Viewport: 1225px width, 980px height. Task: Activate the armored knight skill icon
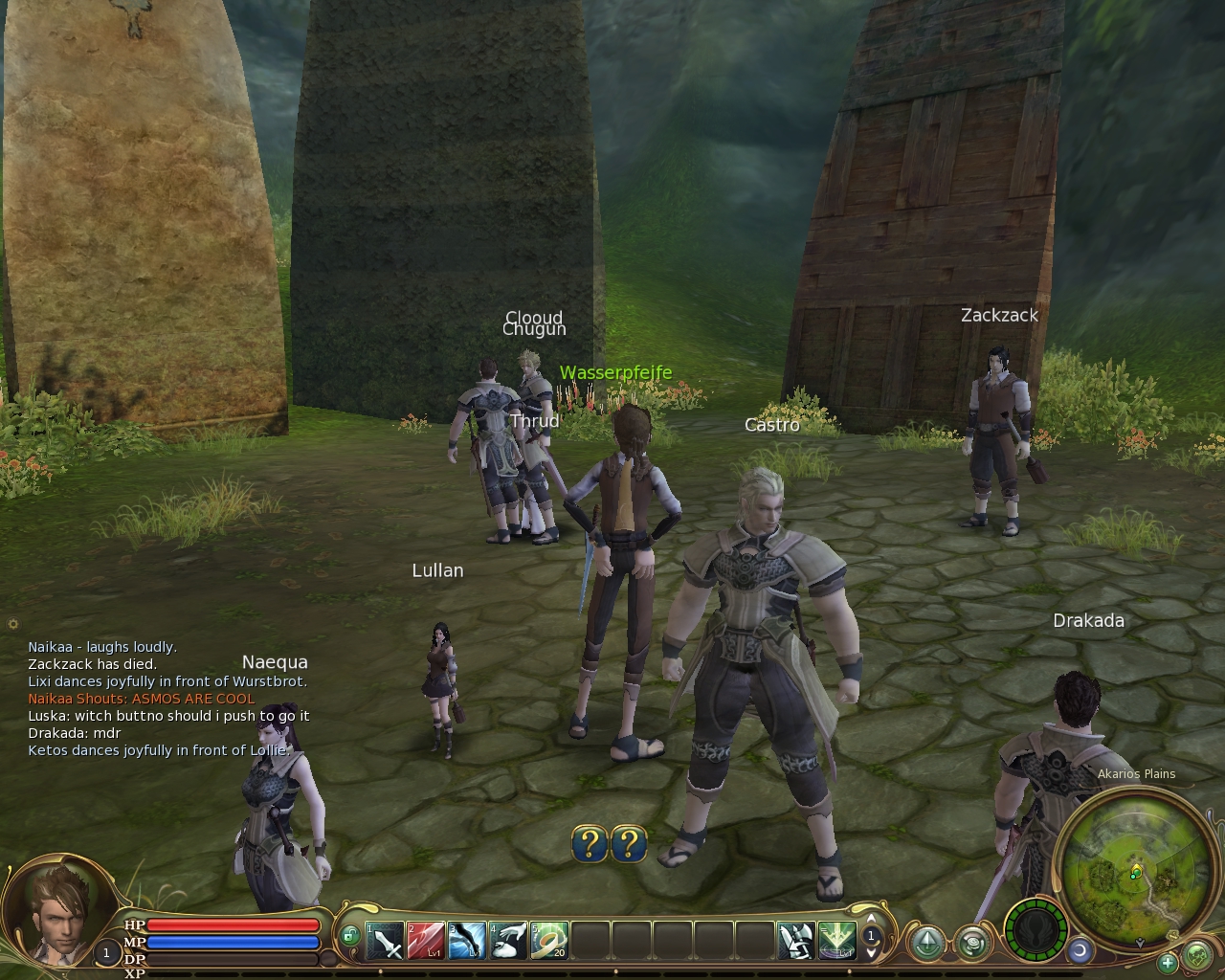coord(796,941)
